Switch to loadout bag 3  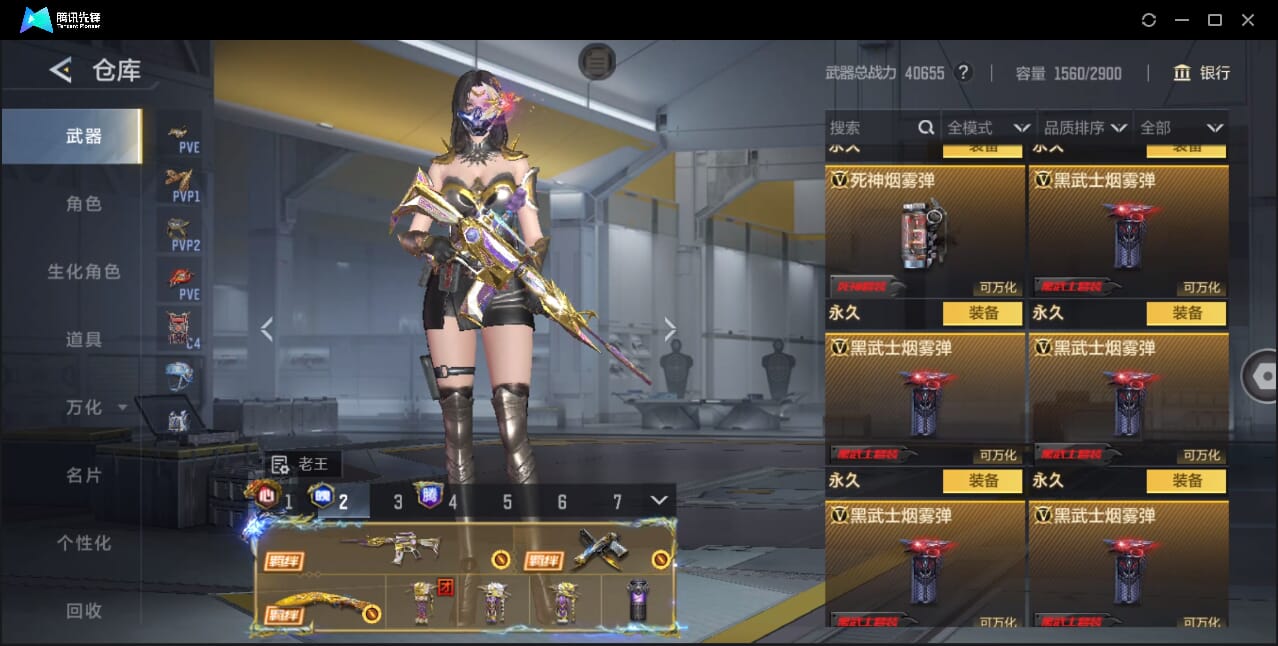(x=398, y=502)
